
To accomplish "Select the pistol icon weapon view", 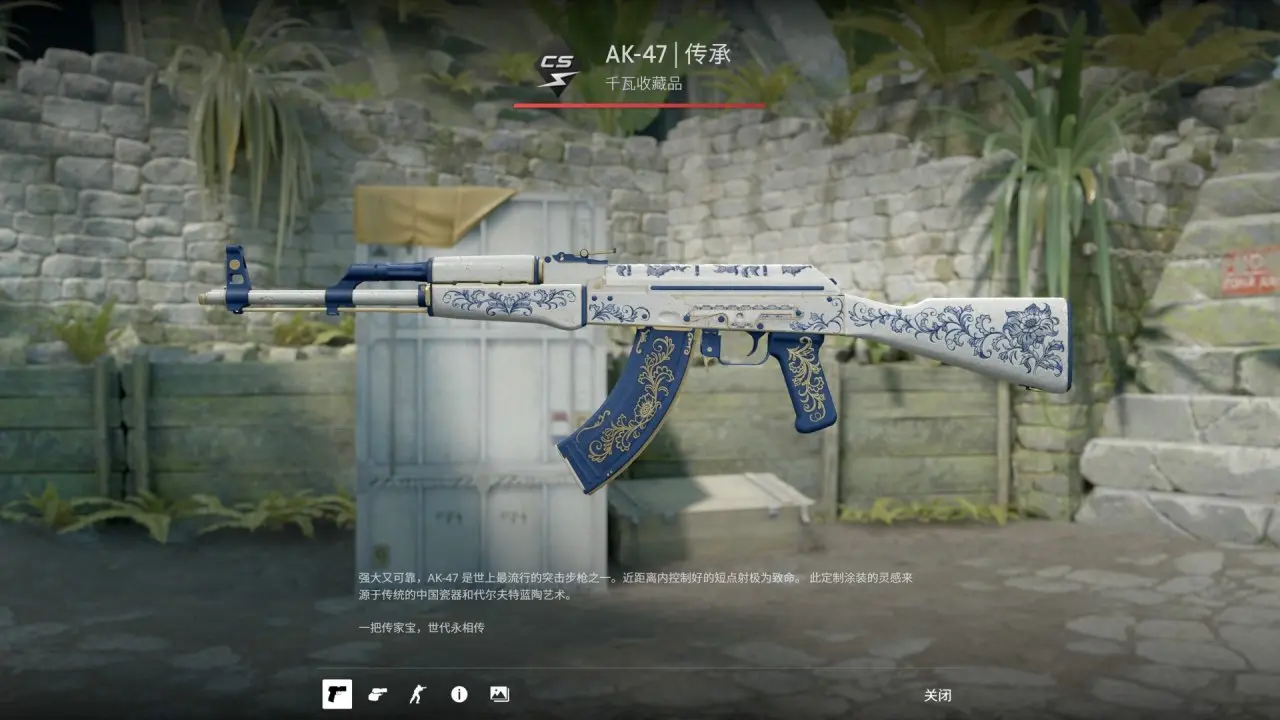I will [337, 694].
